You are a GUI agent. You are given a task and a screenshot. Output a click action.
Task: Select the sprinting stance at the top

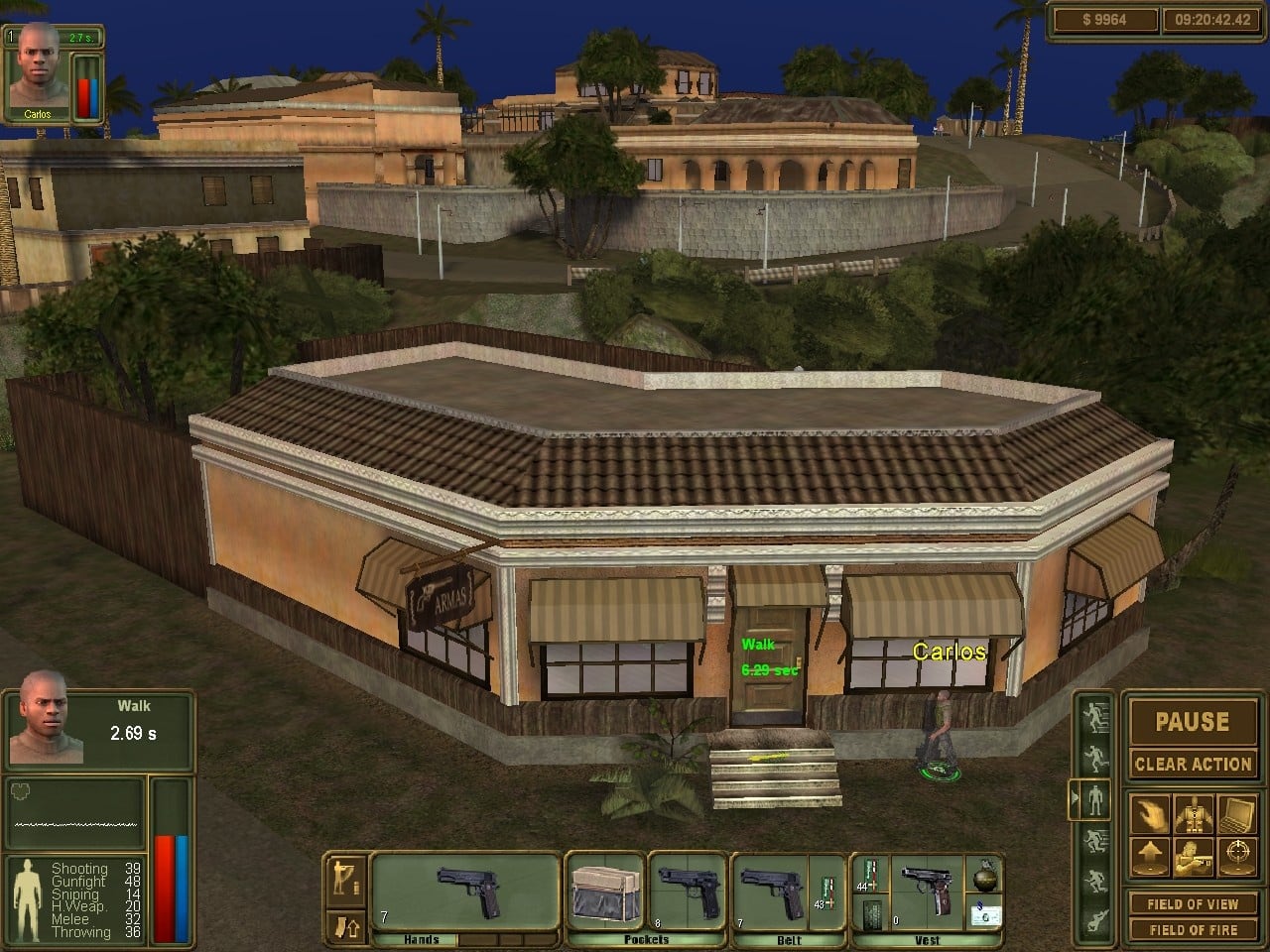pyautogui.click(x=1095, y=716)
